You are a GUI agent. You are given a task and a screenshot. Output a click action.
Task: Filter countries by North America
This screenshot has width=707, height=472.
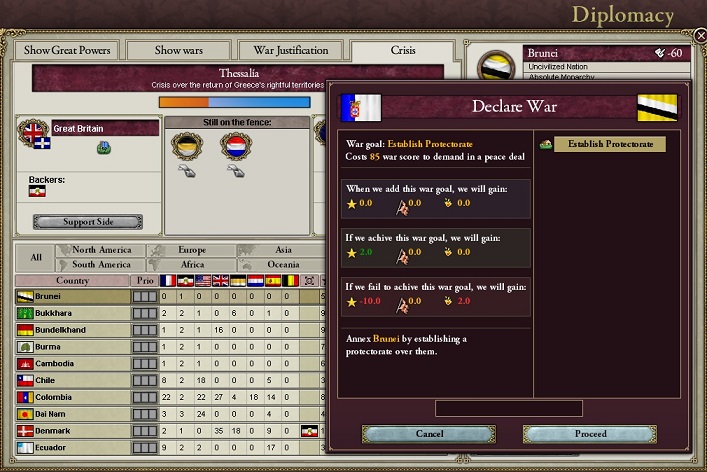[x=101, y=250]
